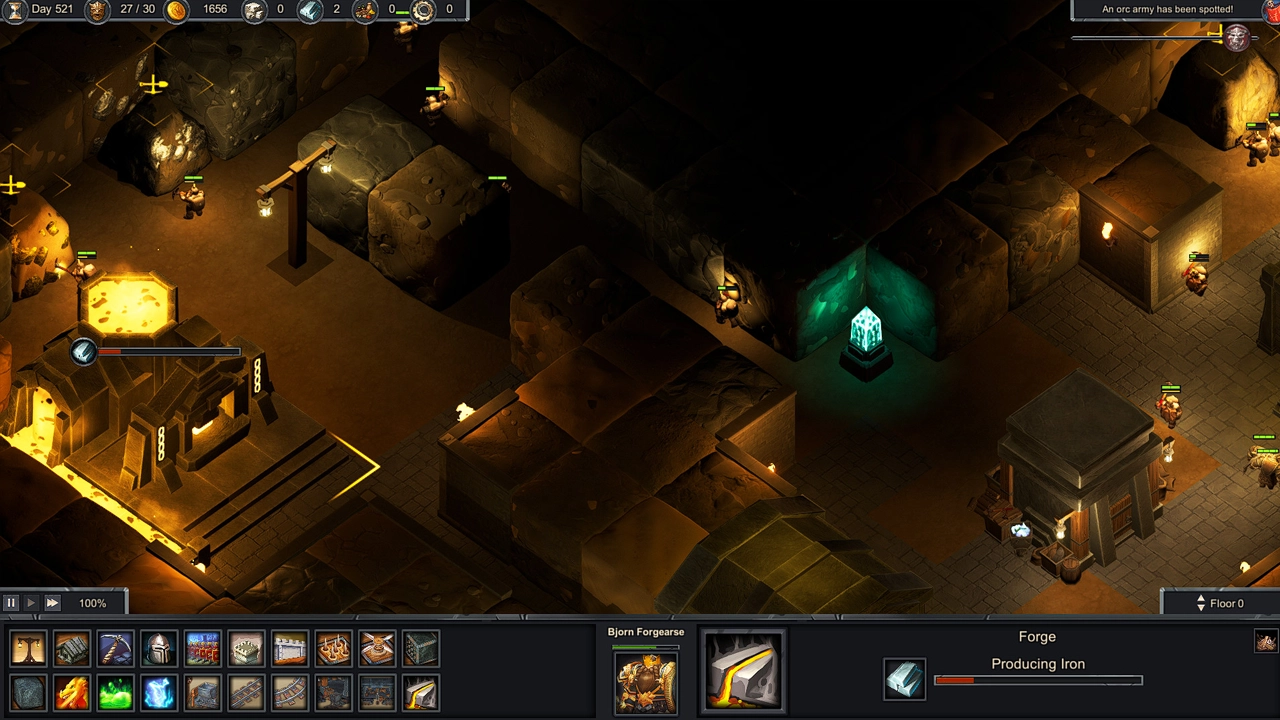The image size is (1280, 720).
Task: Activate the blue lightning spell
Action: click(159, 693)
